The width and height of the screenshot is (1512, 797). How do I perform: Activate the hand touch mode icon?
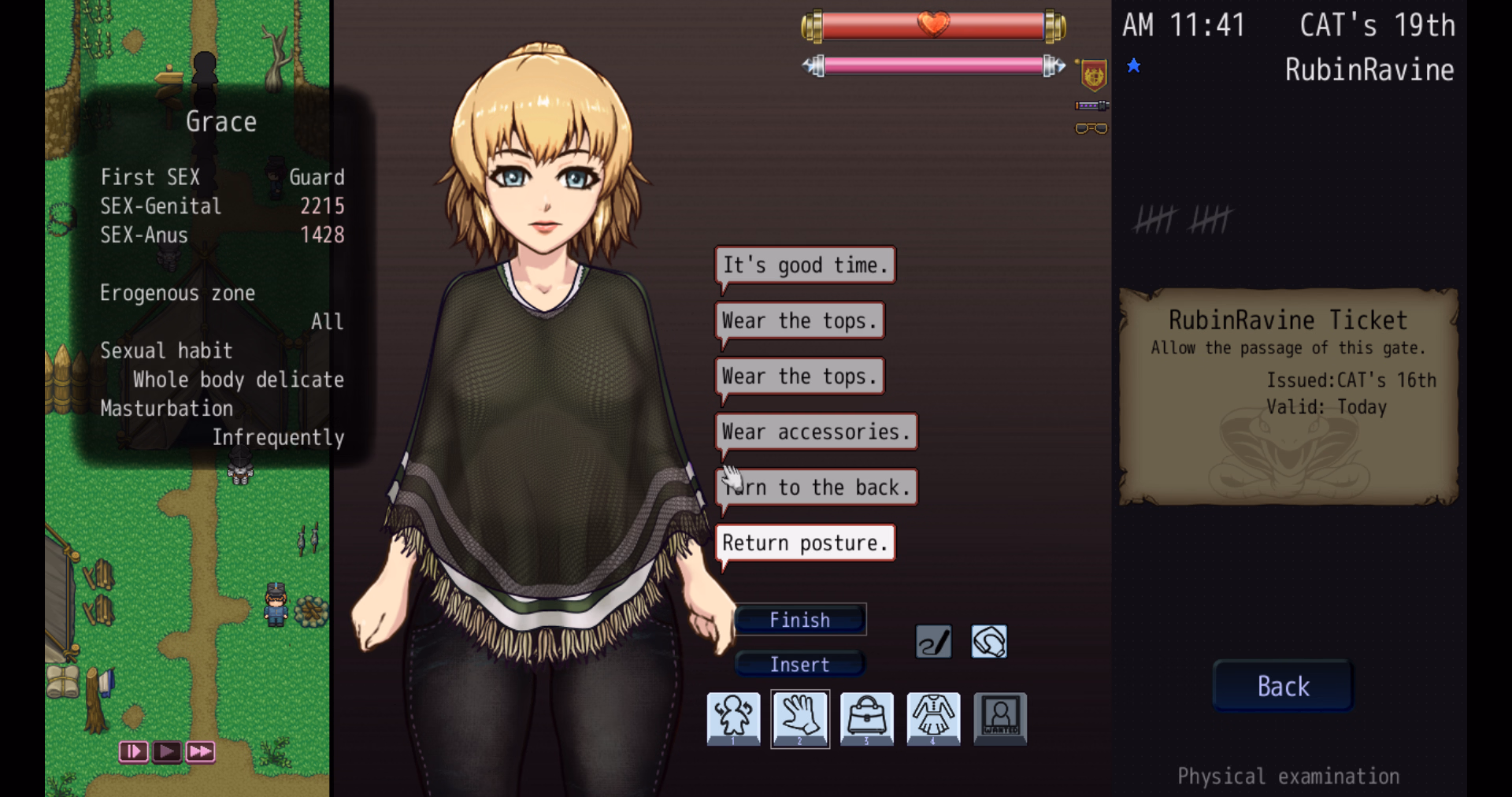click(800, 717)
